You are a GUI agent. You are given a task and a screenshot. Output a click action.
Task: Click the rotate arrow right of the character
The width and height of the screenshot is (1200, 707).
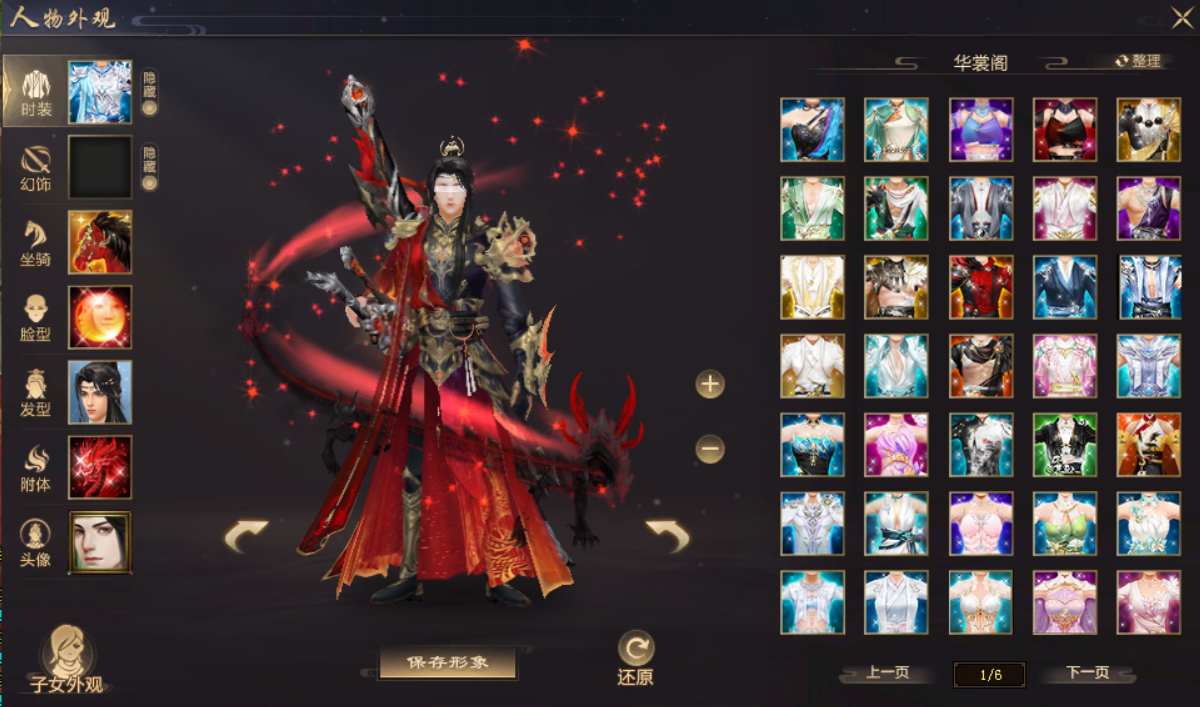coord(667,537)
